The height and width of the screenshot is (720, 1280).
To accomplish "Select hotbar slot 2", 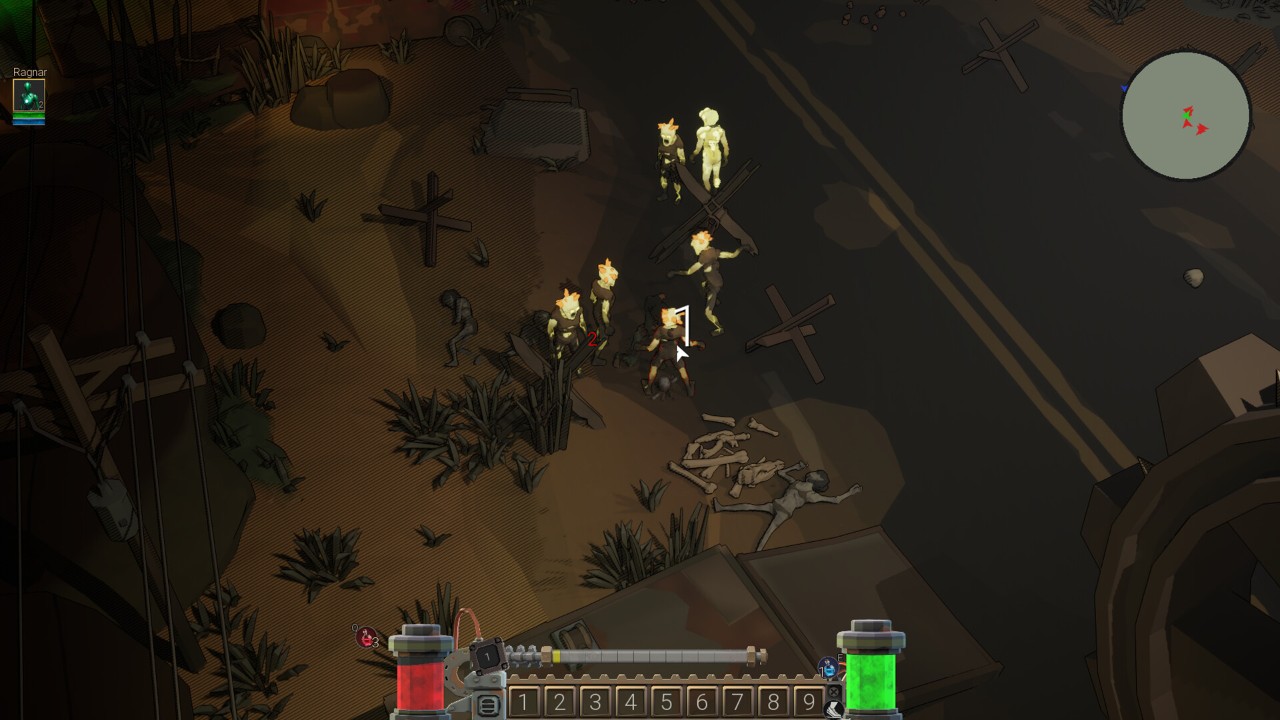I will 560,702.
